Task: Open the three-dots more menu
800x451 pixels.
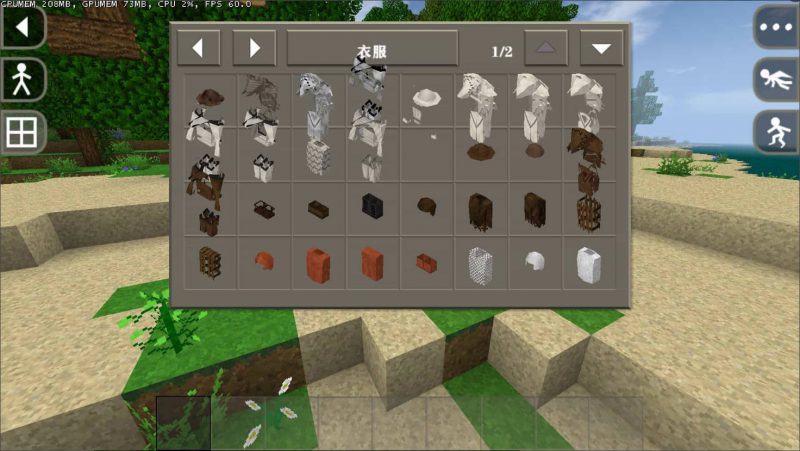Action: (x=776, y=27)
